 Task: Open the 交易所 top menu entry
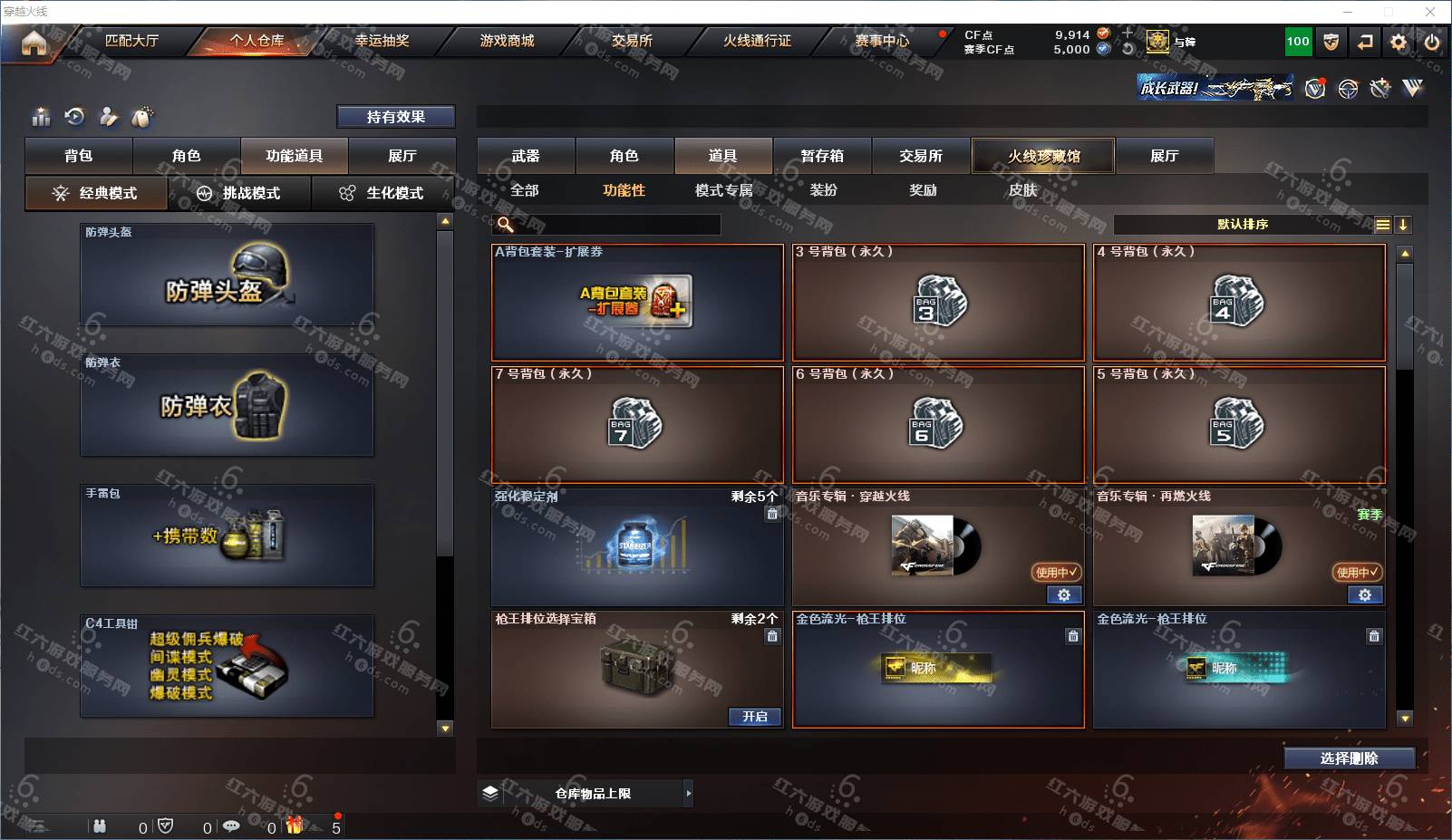[632, 41]
